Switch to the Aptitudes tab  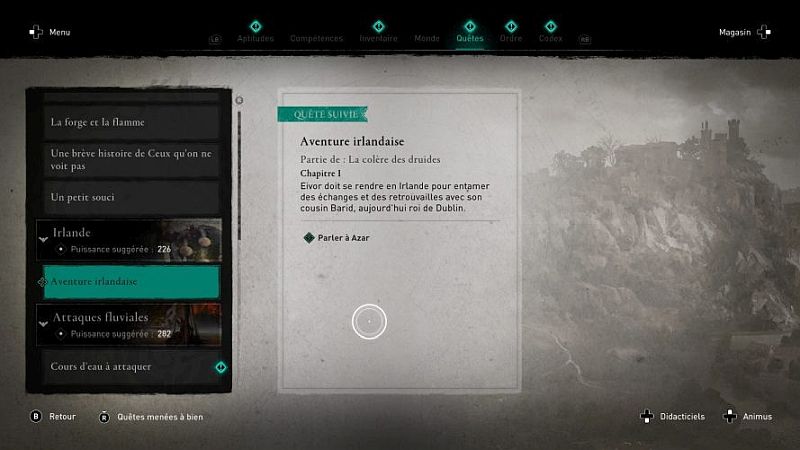(255, 38)
